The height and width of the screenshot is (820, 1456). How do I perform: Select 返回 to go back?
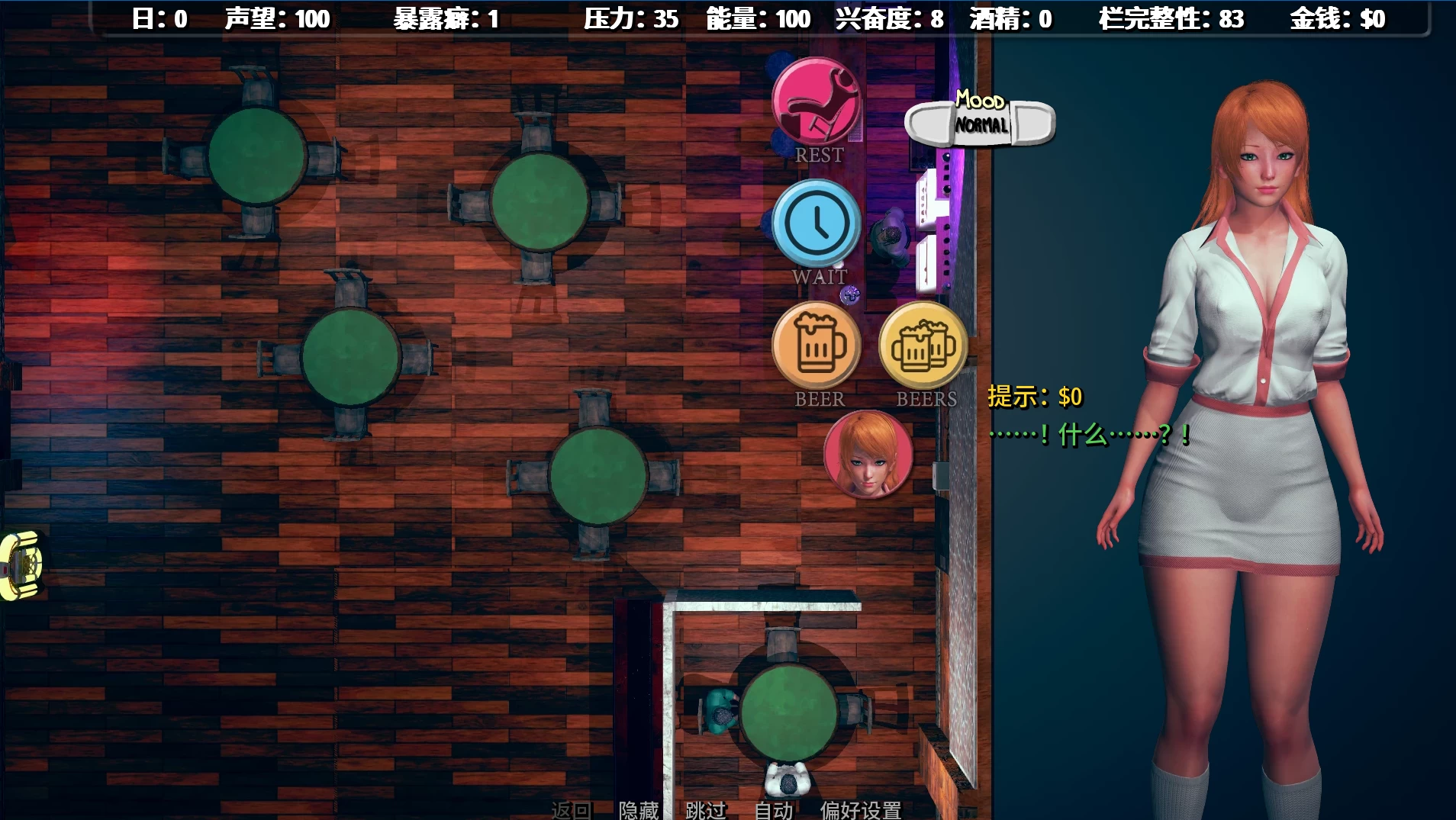click(x=572, y=811)
